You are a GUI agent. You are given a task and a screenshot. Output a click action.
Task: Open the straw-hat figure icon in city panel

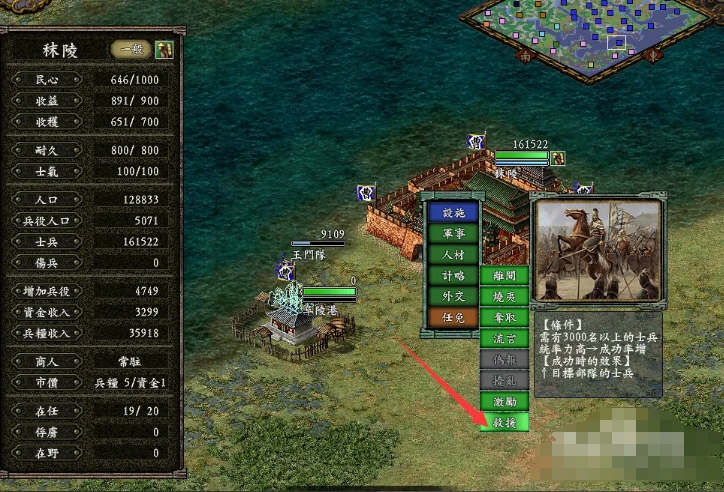pyautogui.click(x=163, y=49)
